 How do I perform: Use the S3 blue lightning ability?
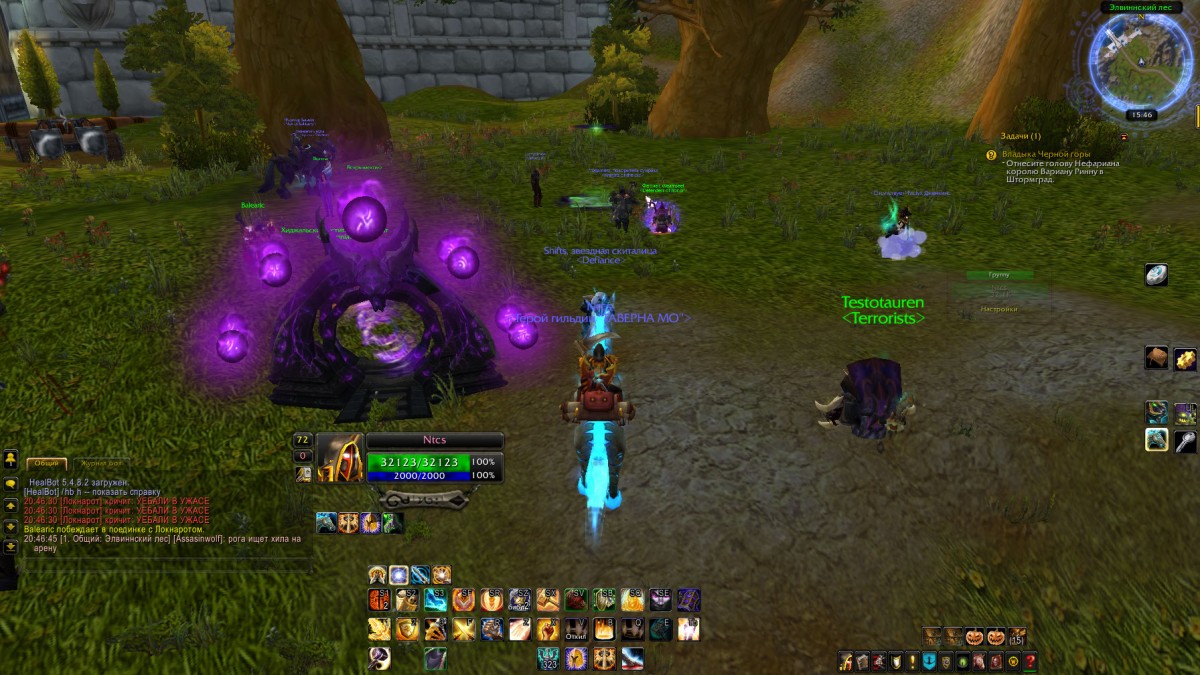click(435, 599)
